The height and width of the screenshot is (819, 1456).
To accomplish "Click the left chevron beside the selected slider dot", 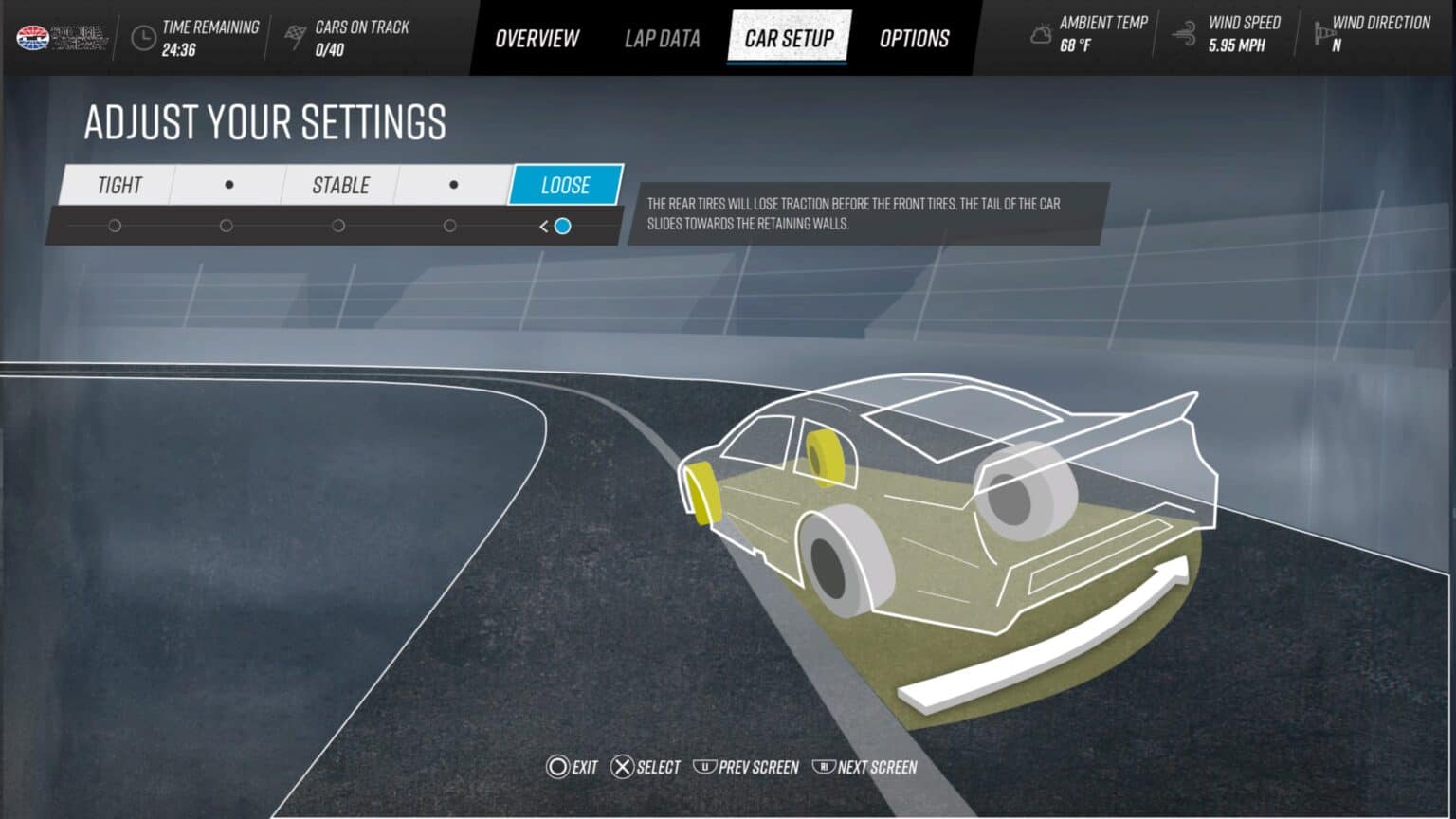I will coord(543,227).
